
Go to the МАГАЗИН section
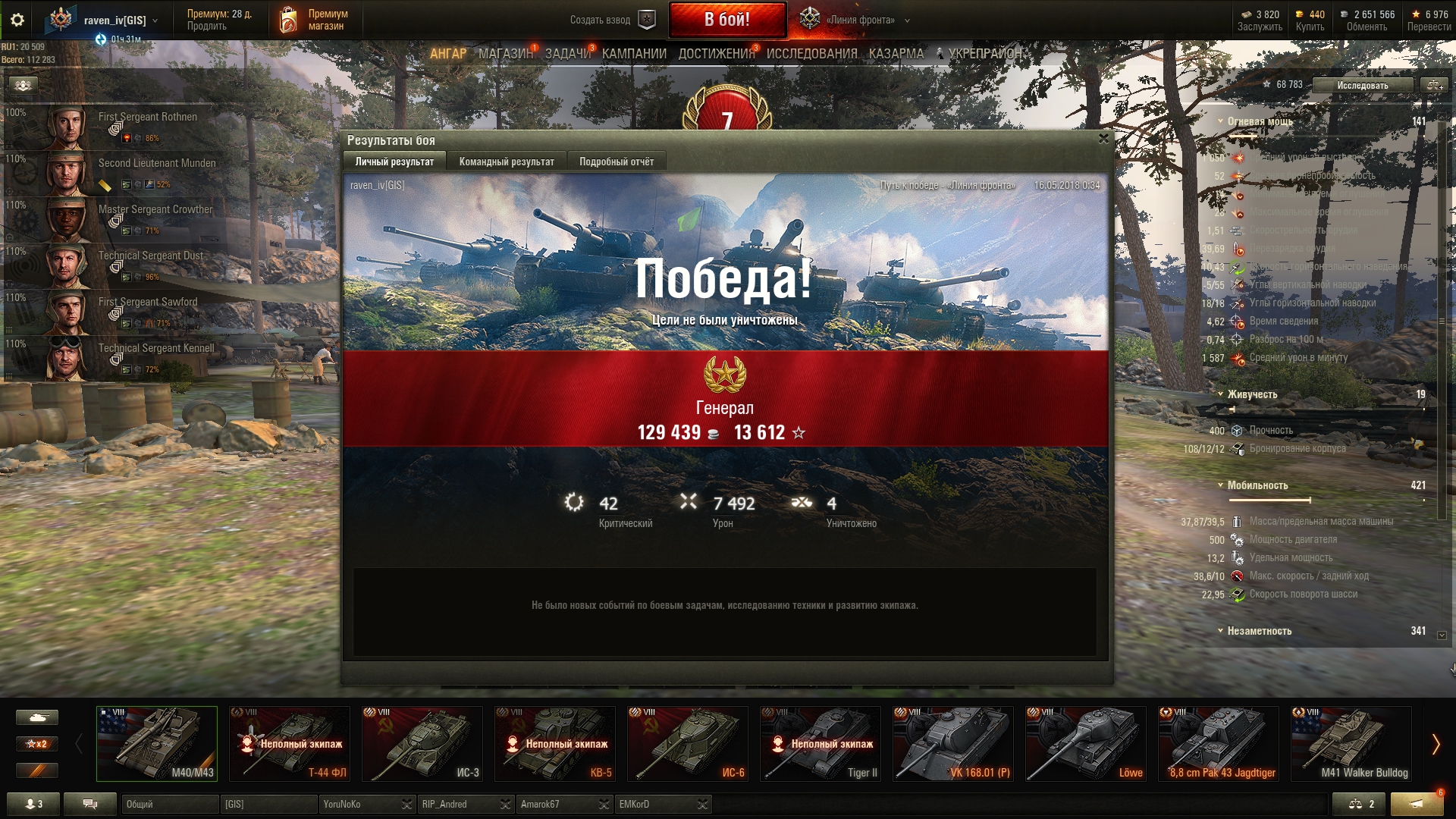coord(505,54)
